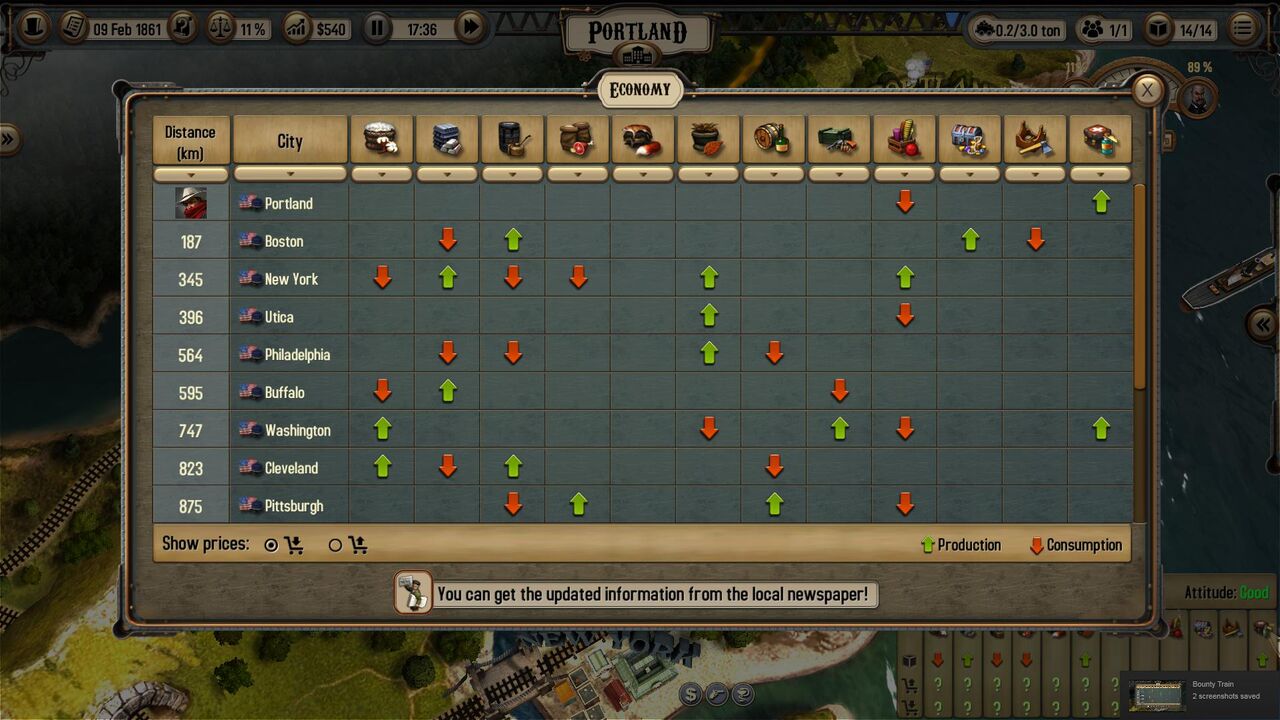
Task: Pick Pittsburgh from the city list
Action: click(293, 506)
